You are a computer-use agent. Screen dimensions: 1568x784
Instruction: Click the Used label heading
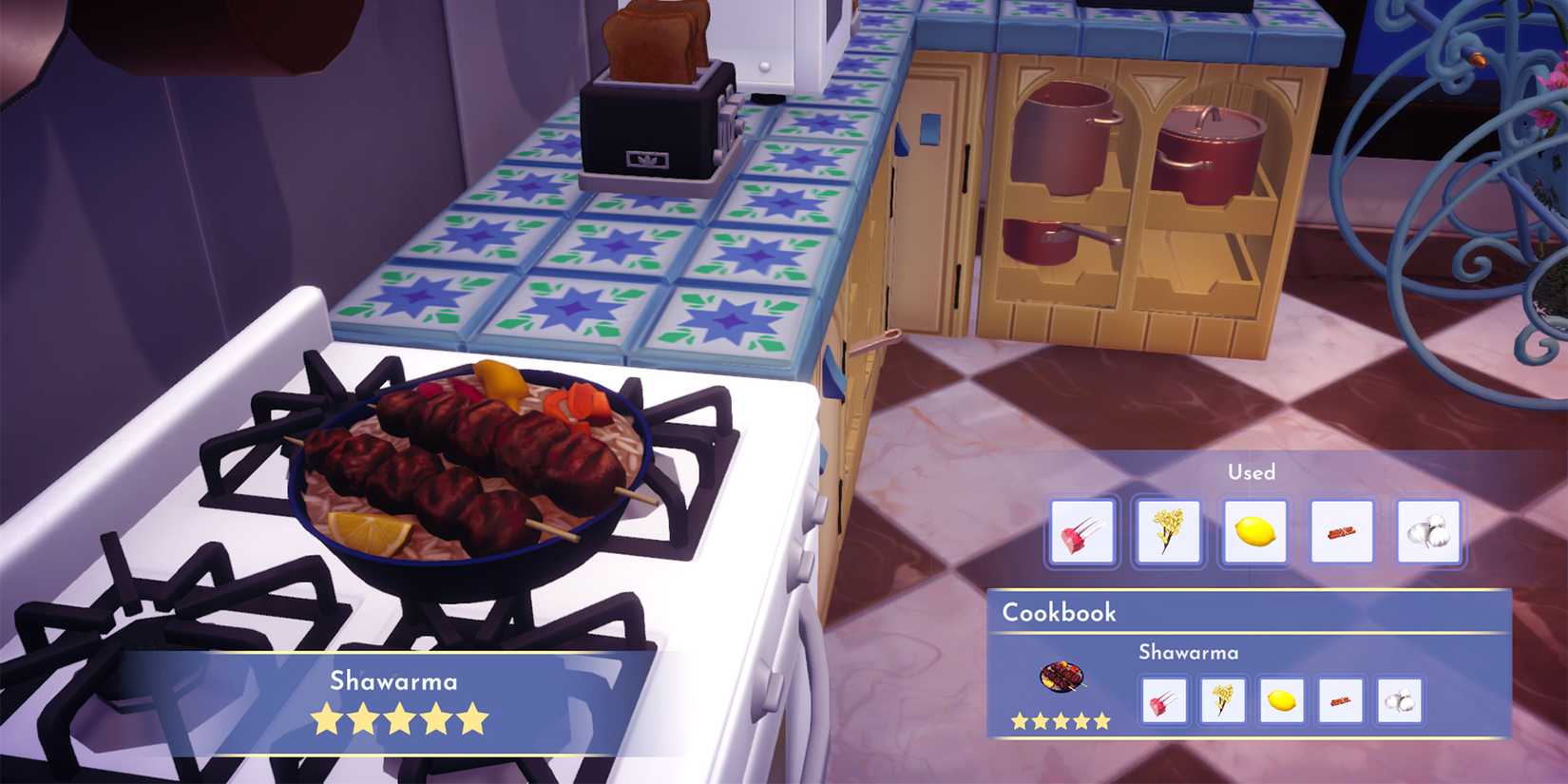[1252, 471]
